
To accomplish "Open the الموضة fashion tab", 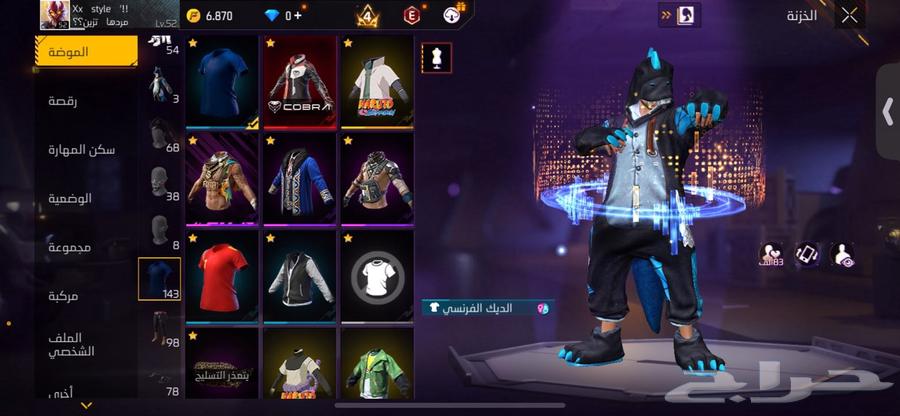I will click(86, 51).
